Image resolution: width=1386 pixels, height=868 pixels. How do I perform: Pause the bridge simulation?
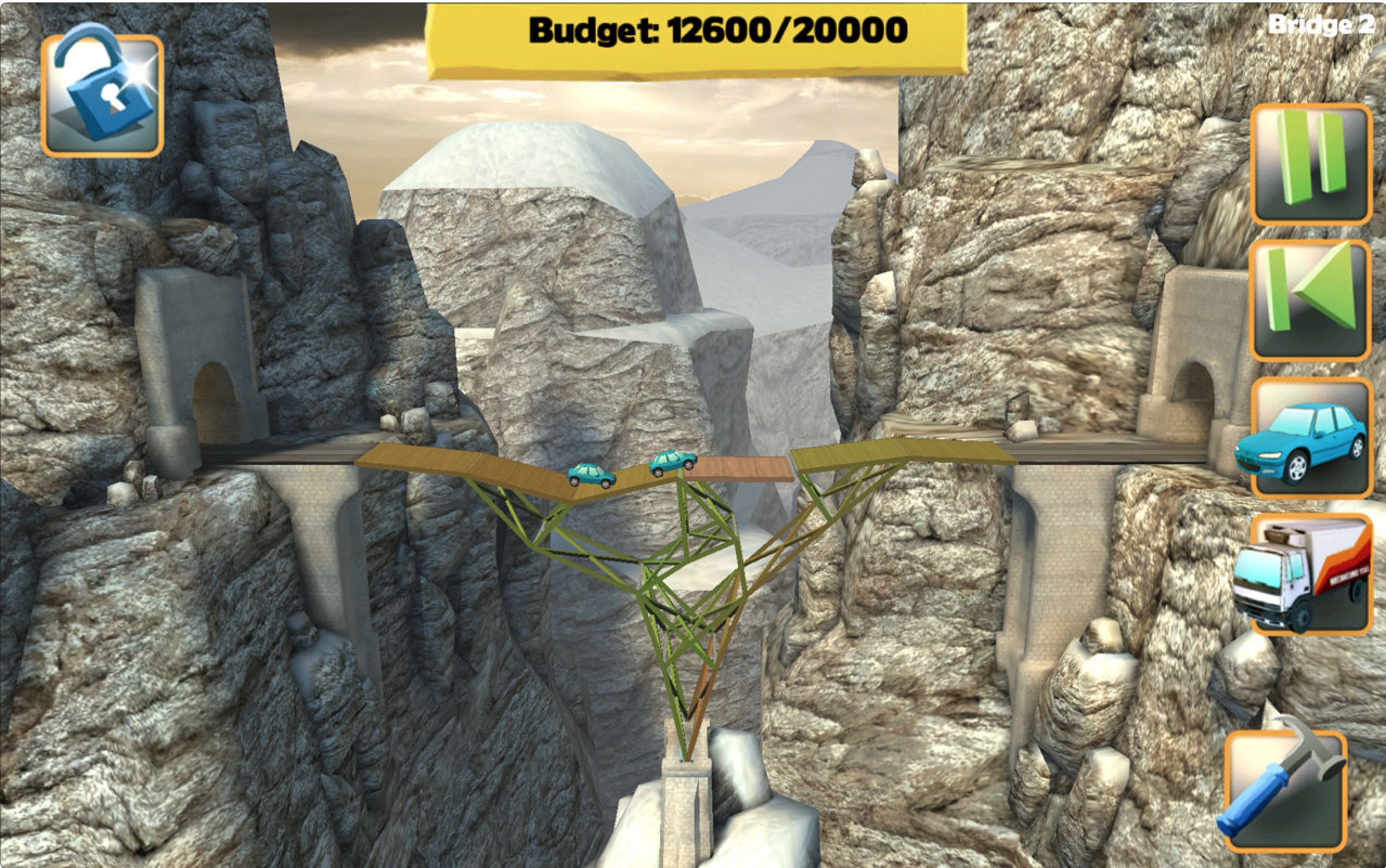click(x=1310, y=164)
